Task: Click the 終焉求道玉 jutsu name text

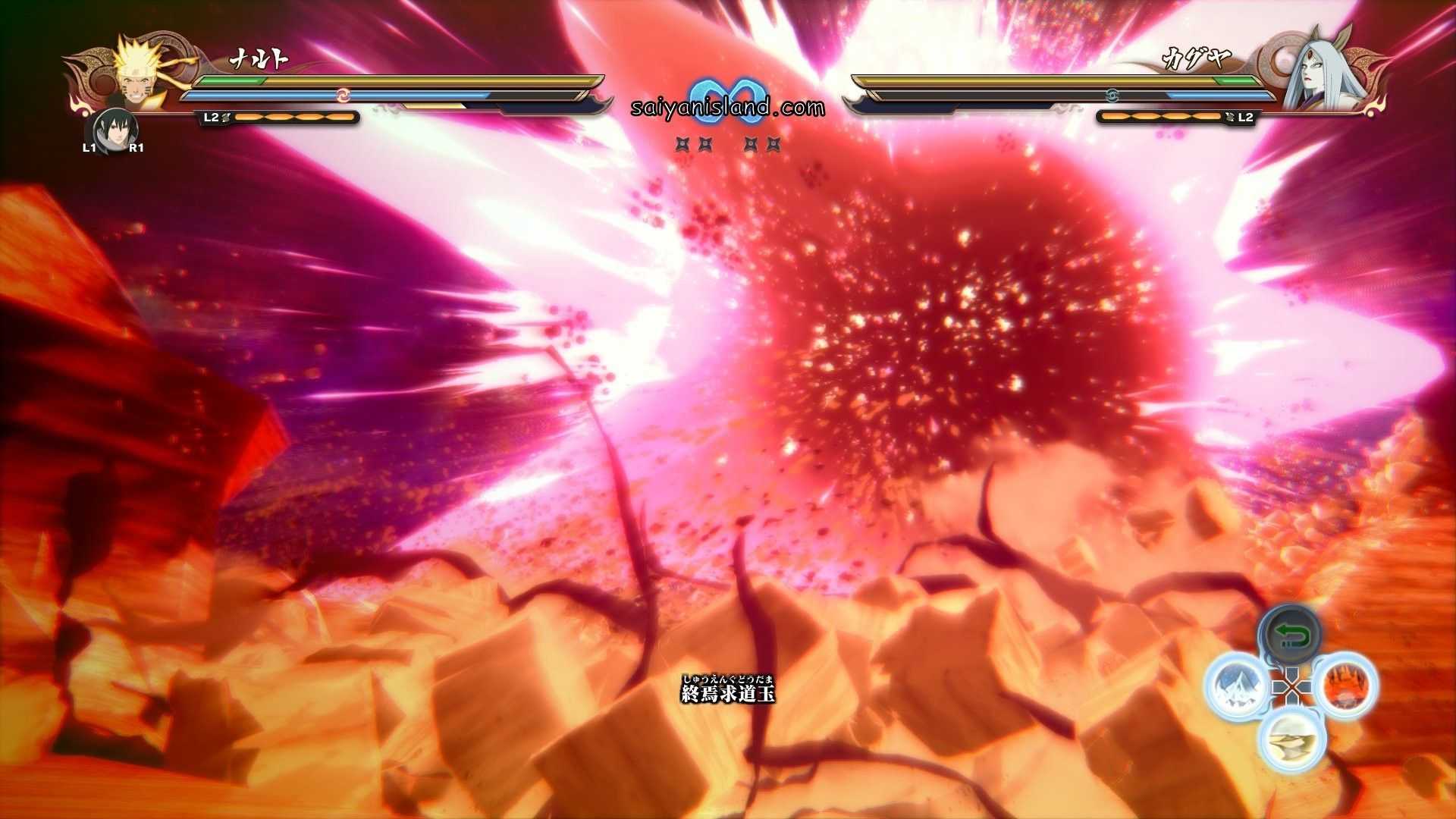Action: point(728,694)
